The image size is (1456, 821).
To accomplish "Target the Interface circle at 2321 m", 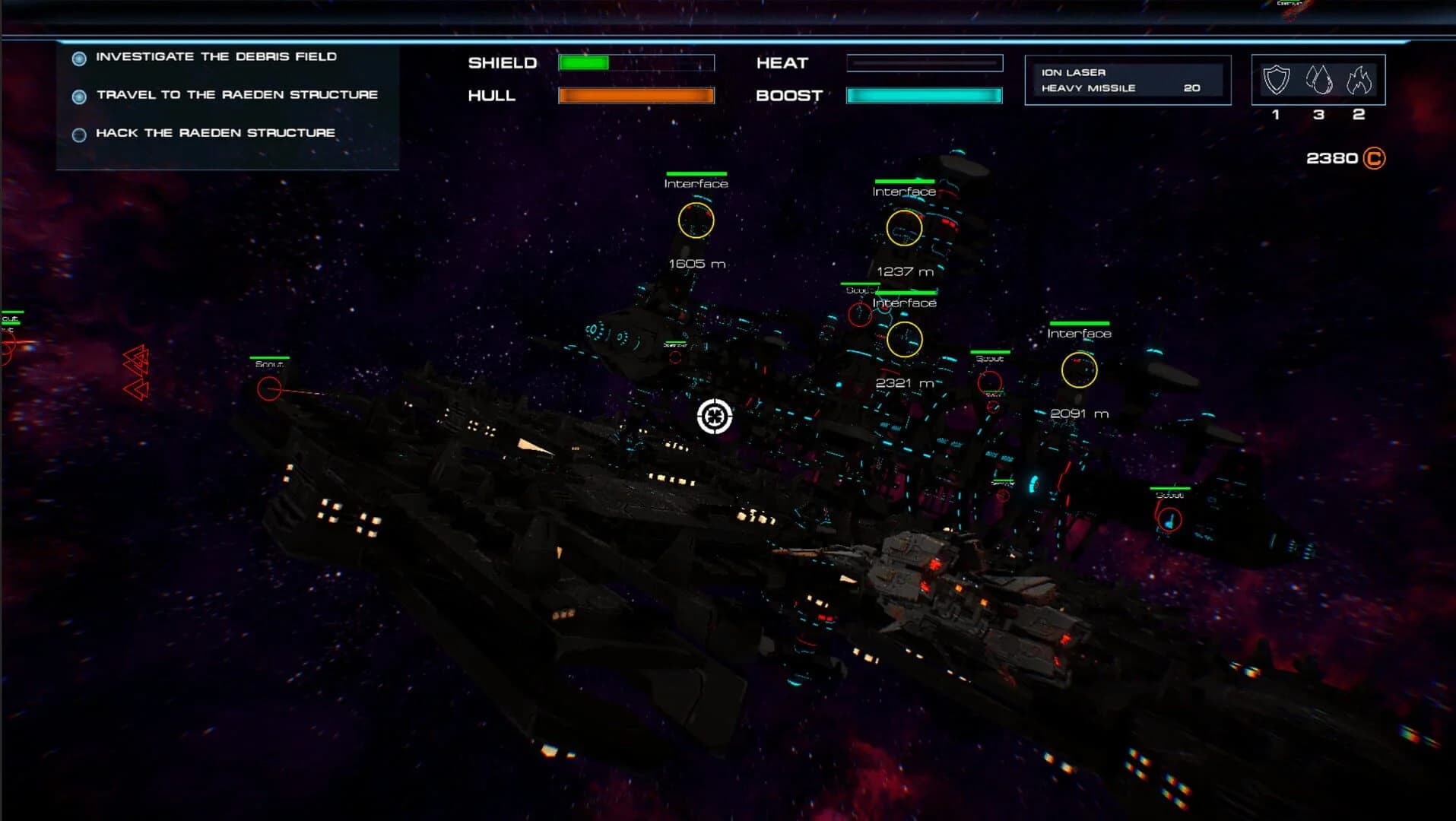I will [906, 339].
